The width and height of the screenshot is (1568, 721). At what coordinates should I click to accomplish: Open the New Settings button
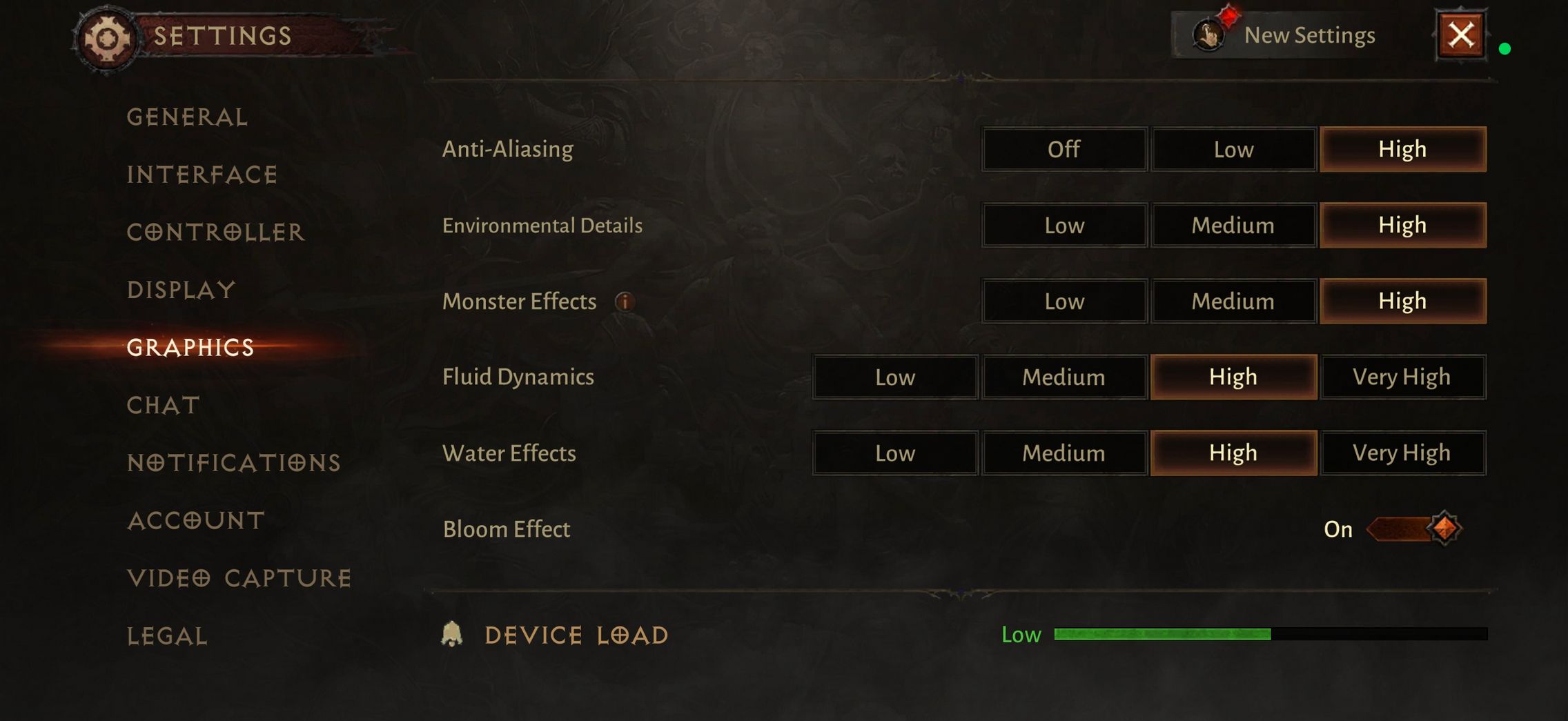click(1285, 35)
